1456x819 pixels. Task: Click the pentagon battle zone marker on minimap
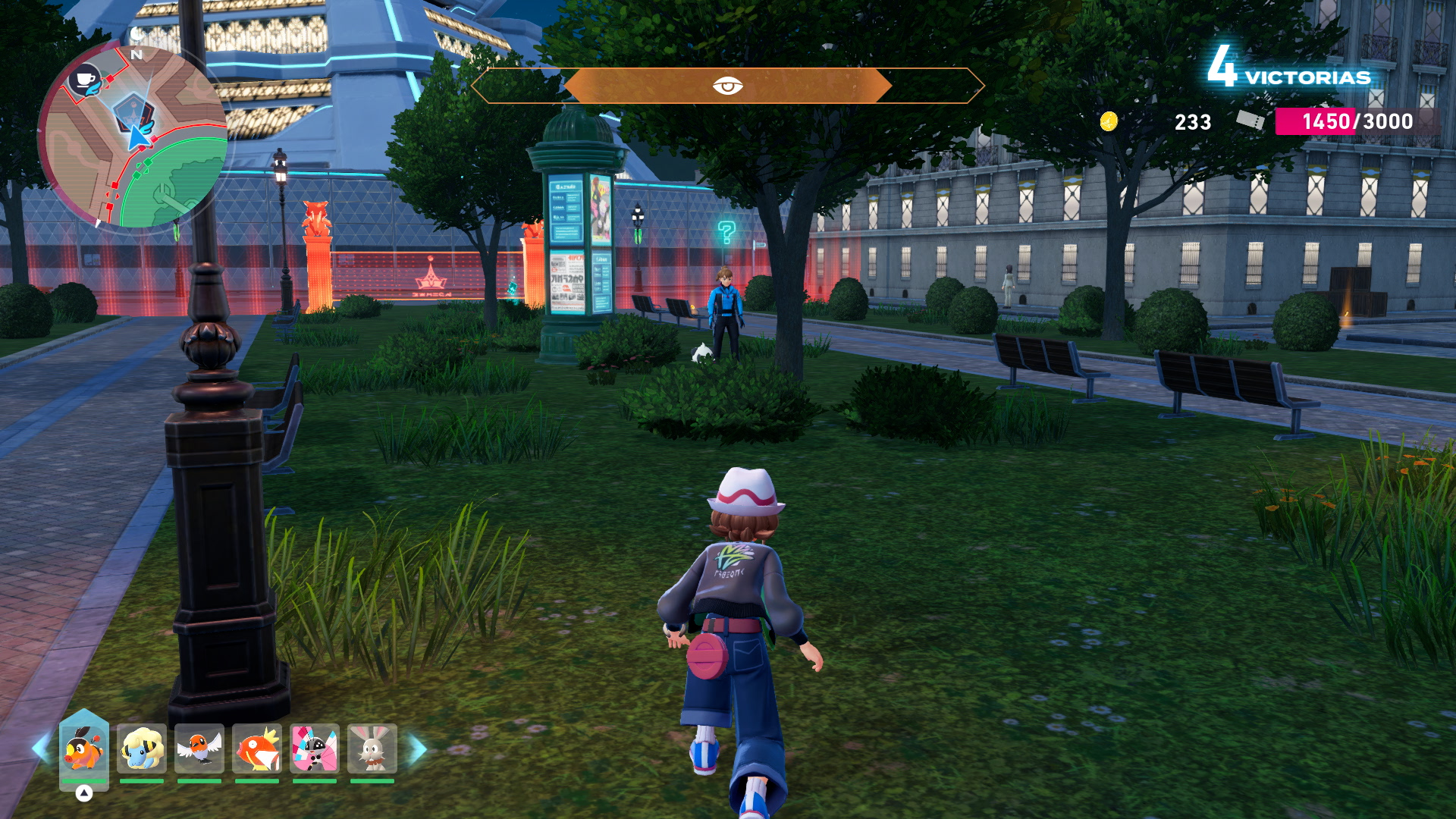(x=132, y=111)
